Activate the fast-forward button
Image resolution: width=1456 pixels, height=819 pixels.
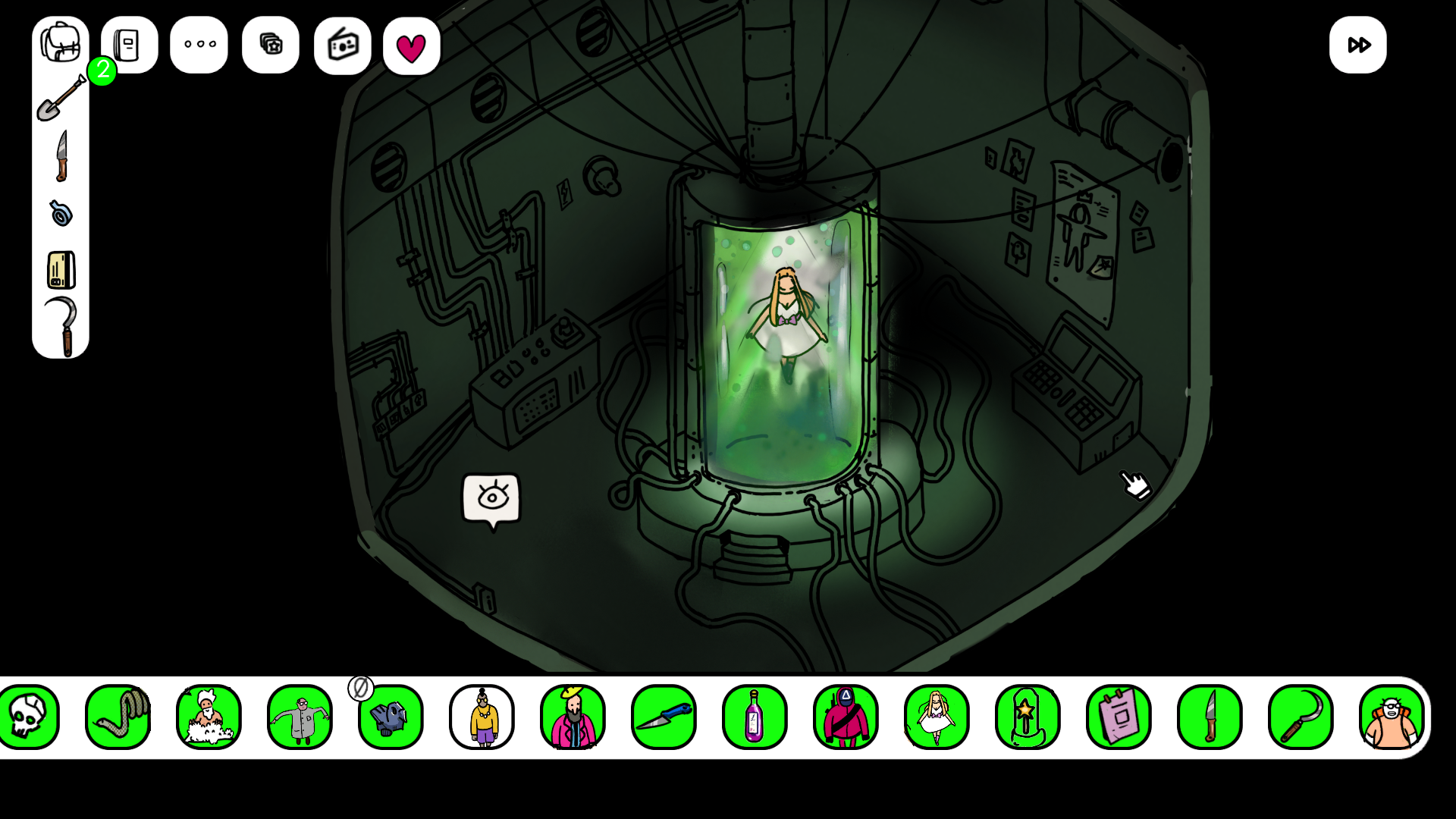click(x=1357, y=45)
